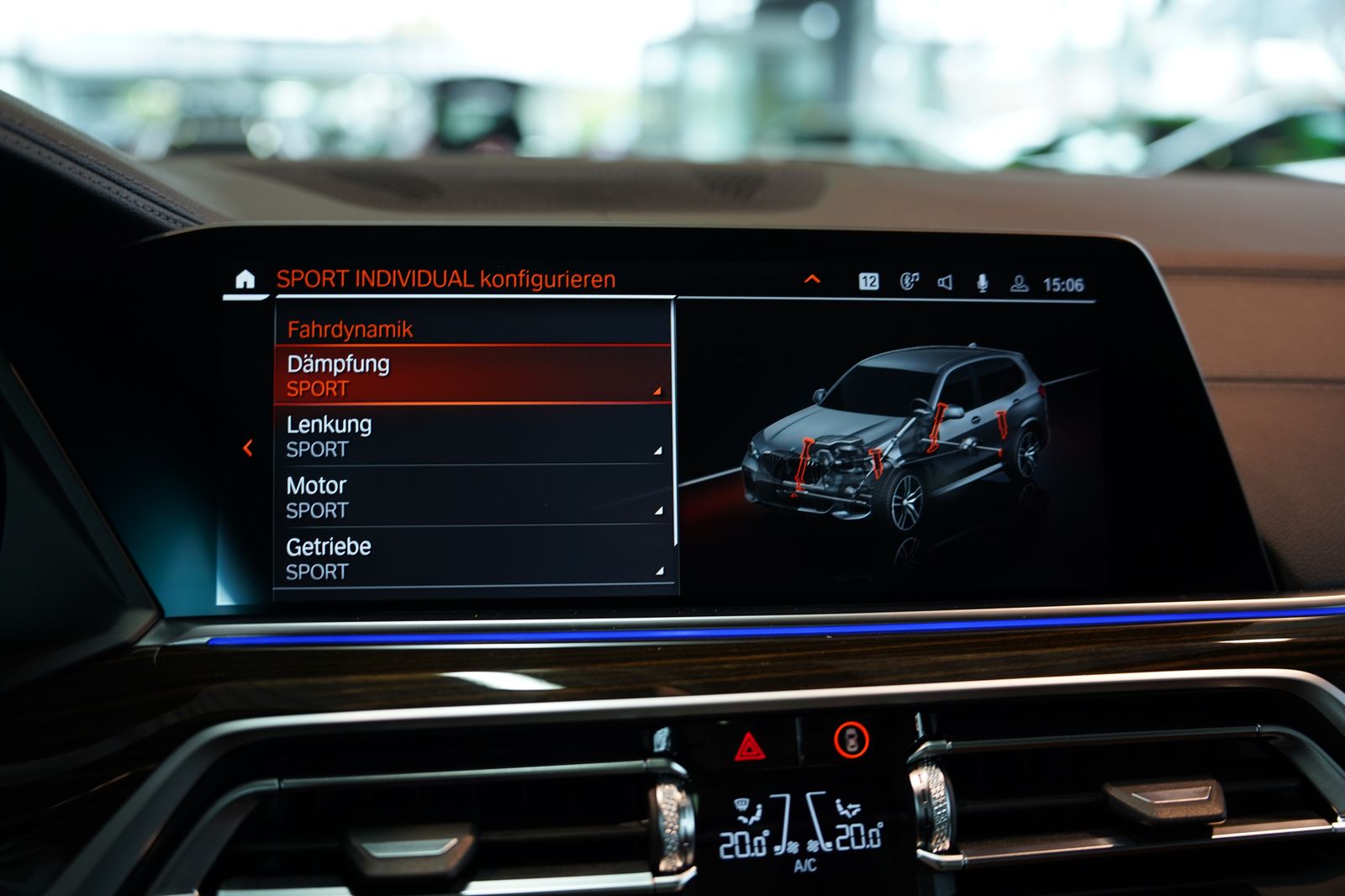Activate the microphone icon
Image resolution: width=1345 pixels, height=896 pixels.
pos(982,283)
